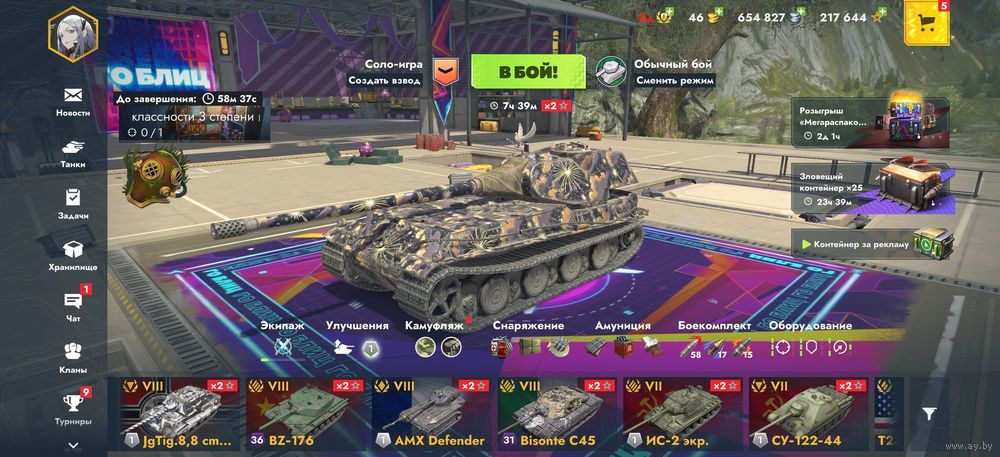Open the Новости news menu
The height and width of the screenshot is (457, 1000).
tap(72, 101)
